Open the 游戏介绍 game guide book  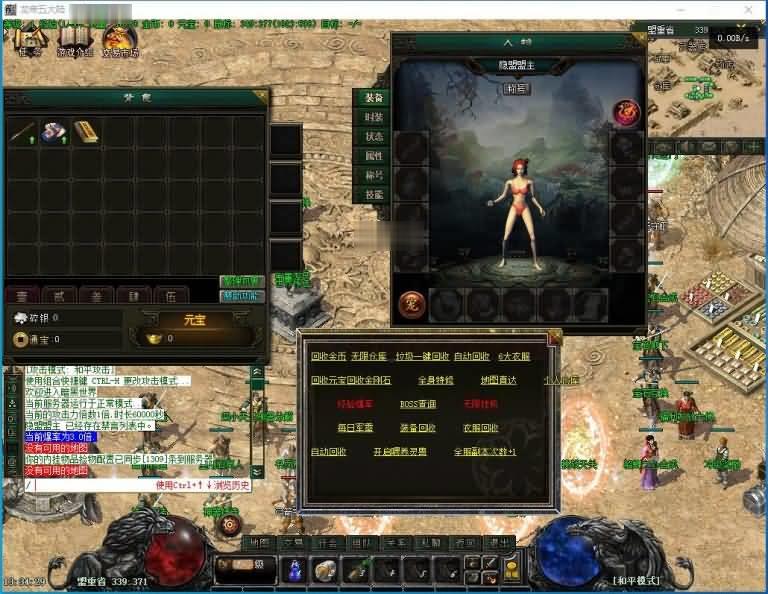coord(72,42)
